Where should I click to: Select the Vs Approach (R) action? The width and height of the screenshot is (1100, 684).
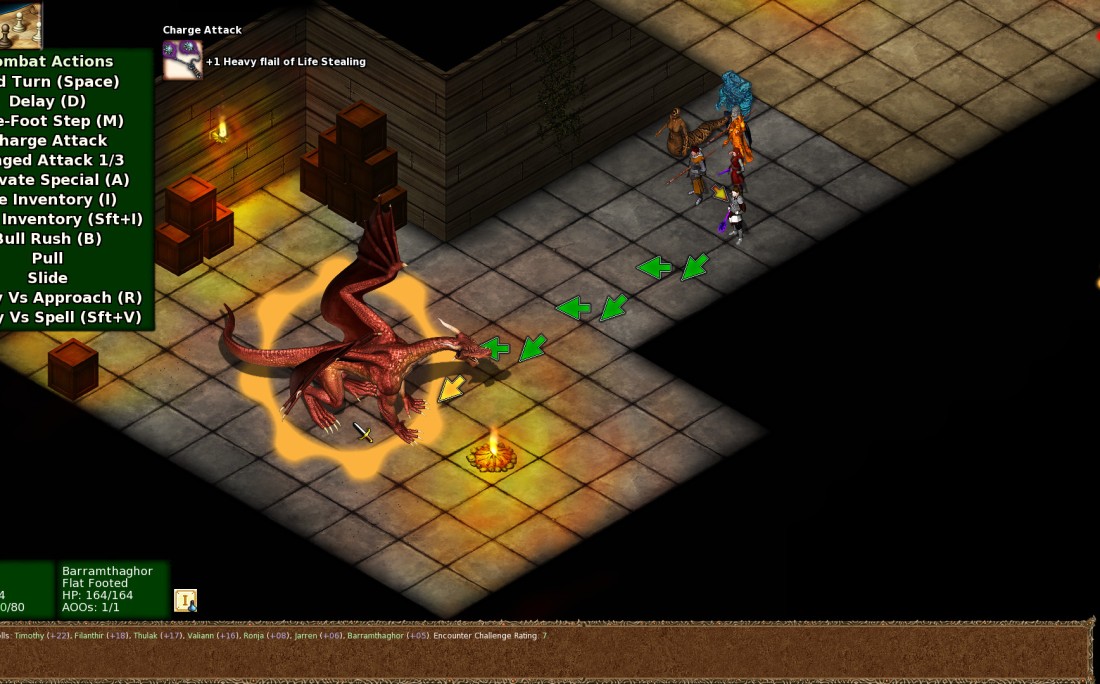pos(71,297)
